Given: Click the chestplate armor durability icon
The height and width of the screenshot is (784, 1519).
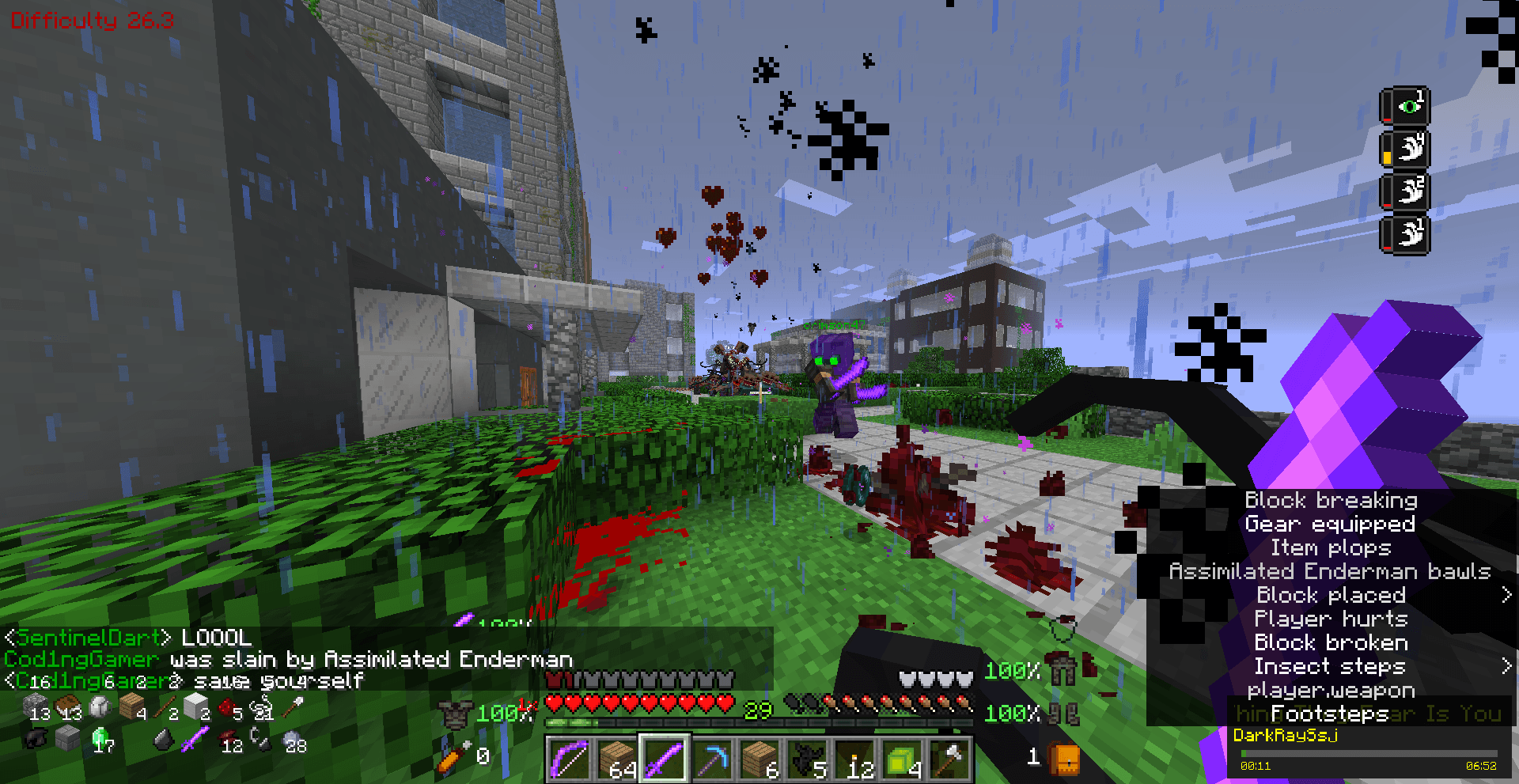Looking at the screenshot, I should coord(454,715).
